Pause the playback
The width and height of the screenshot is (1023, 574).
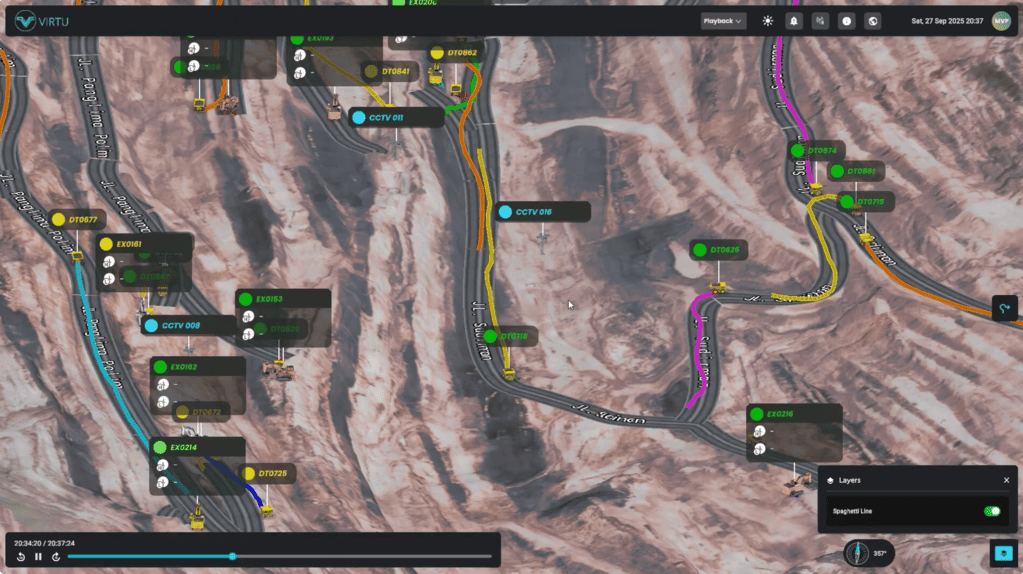click(x=39, y=557)
